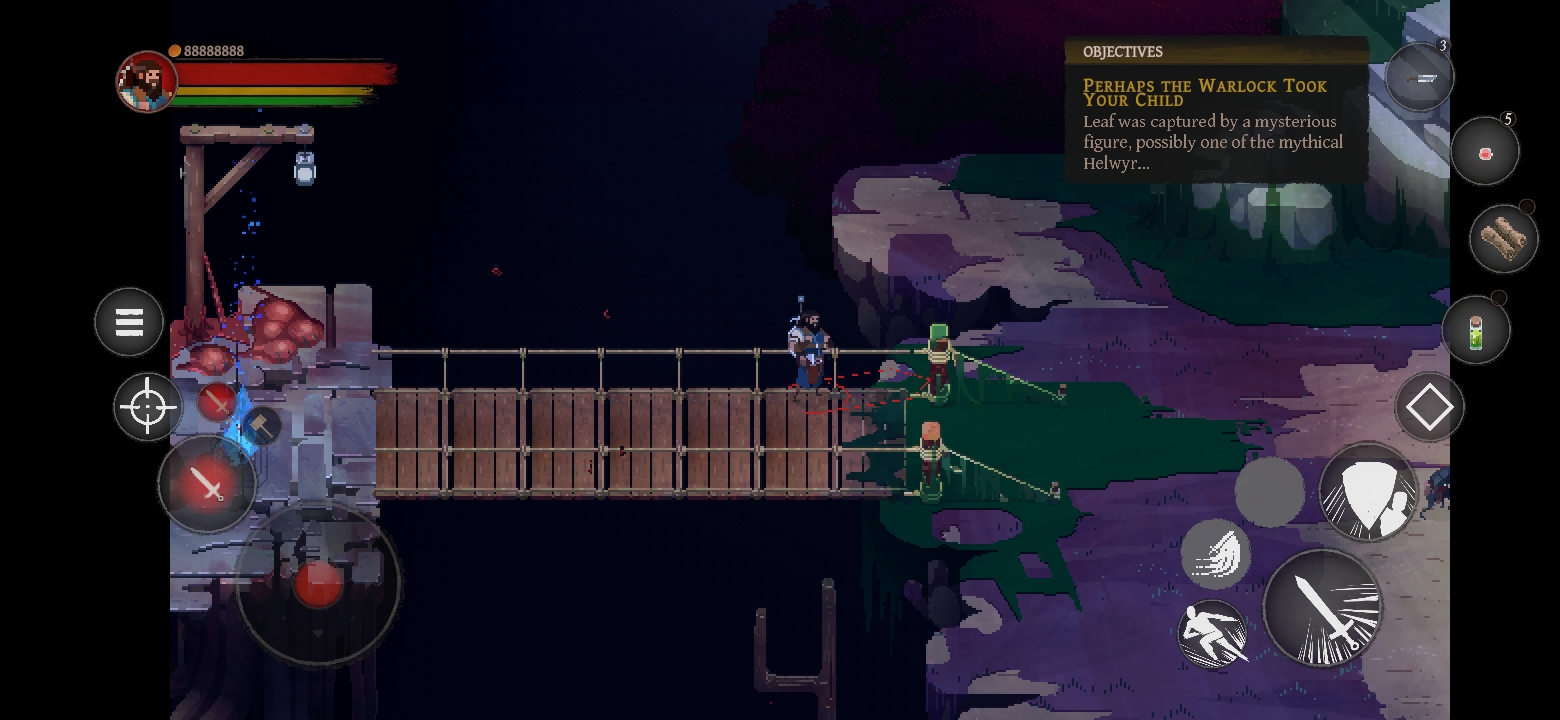
Task: Activate the wing swipe skill button
Action: point(1216,553)
